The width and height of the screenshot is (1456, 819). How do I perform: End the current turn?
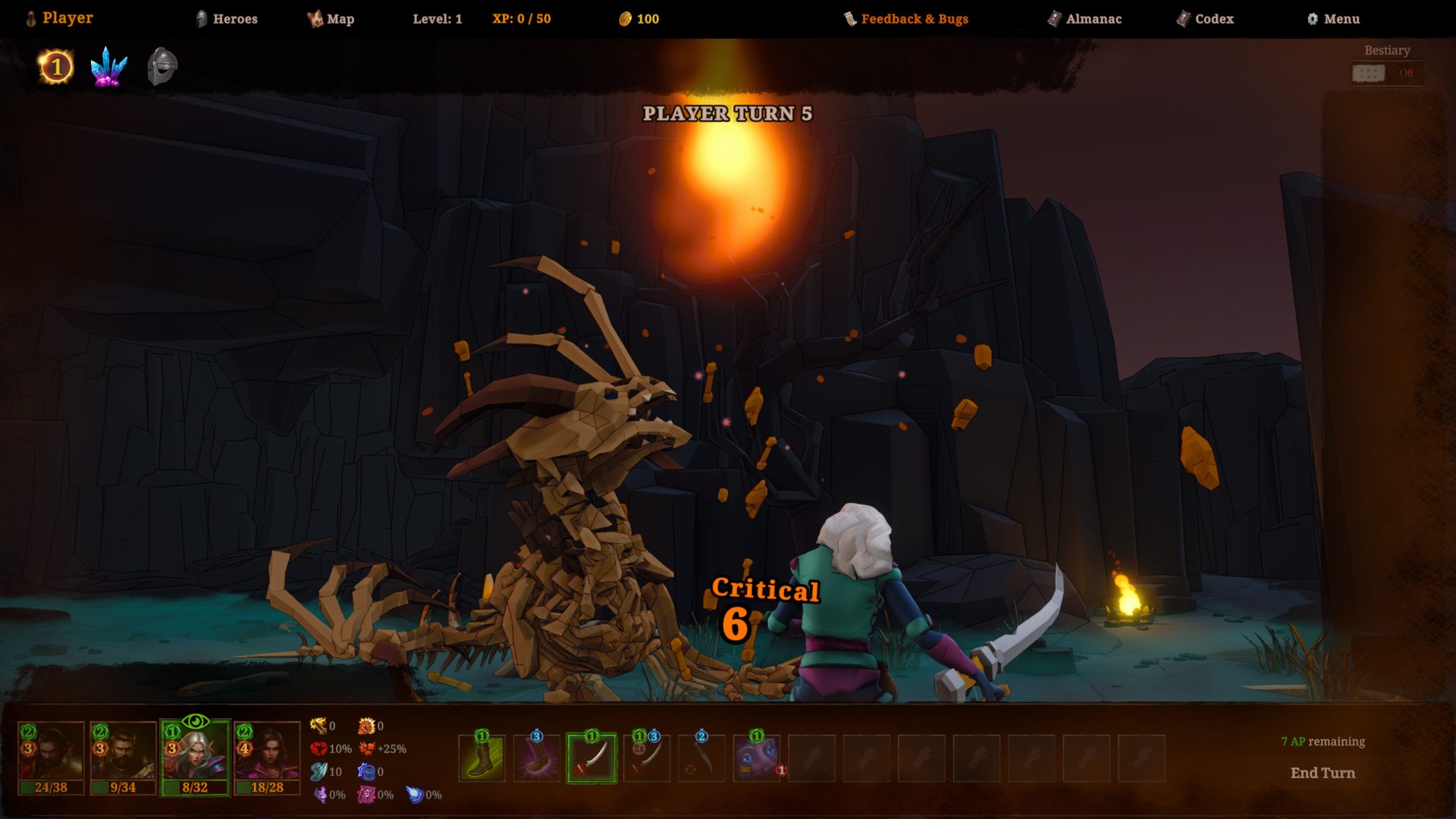tap(1323, 773)
